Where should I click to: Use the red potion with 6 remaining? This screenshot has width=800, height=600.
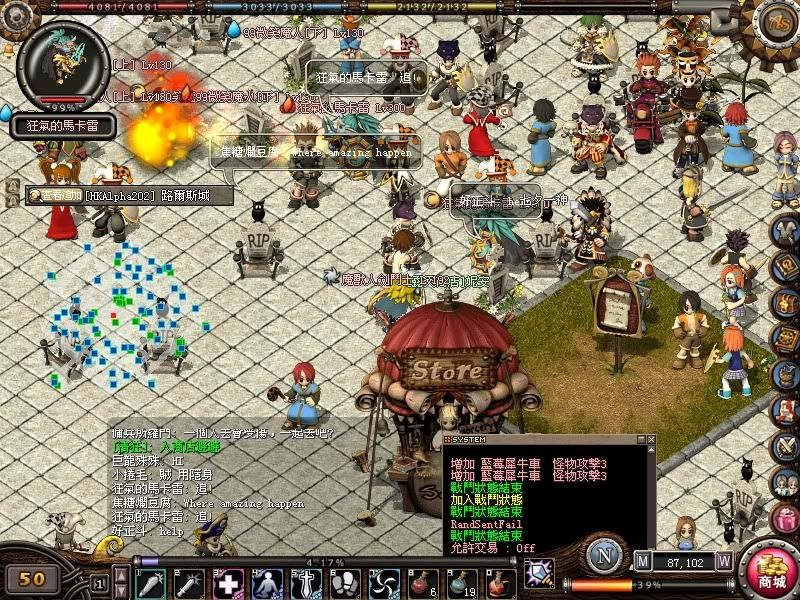[x=423, y=583]
